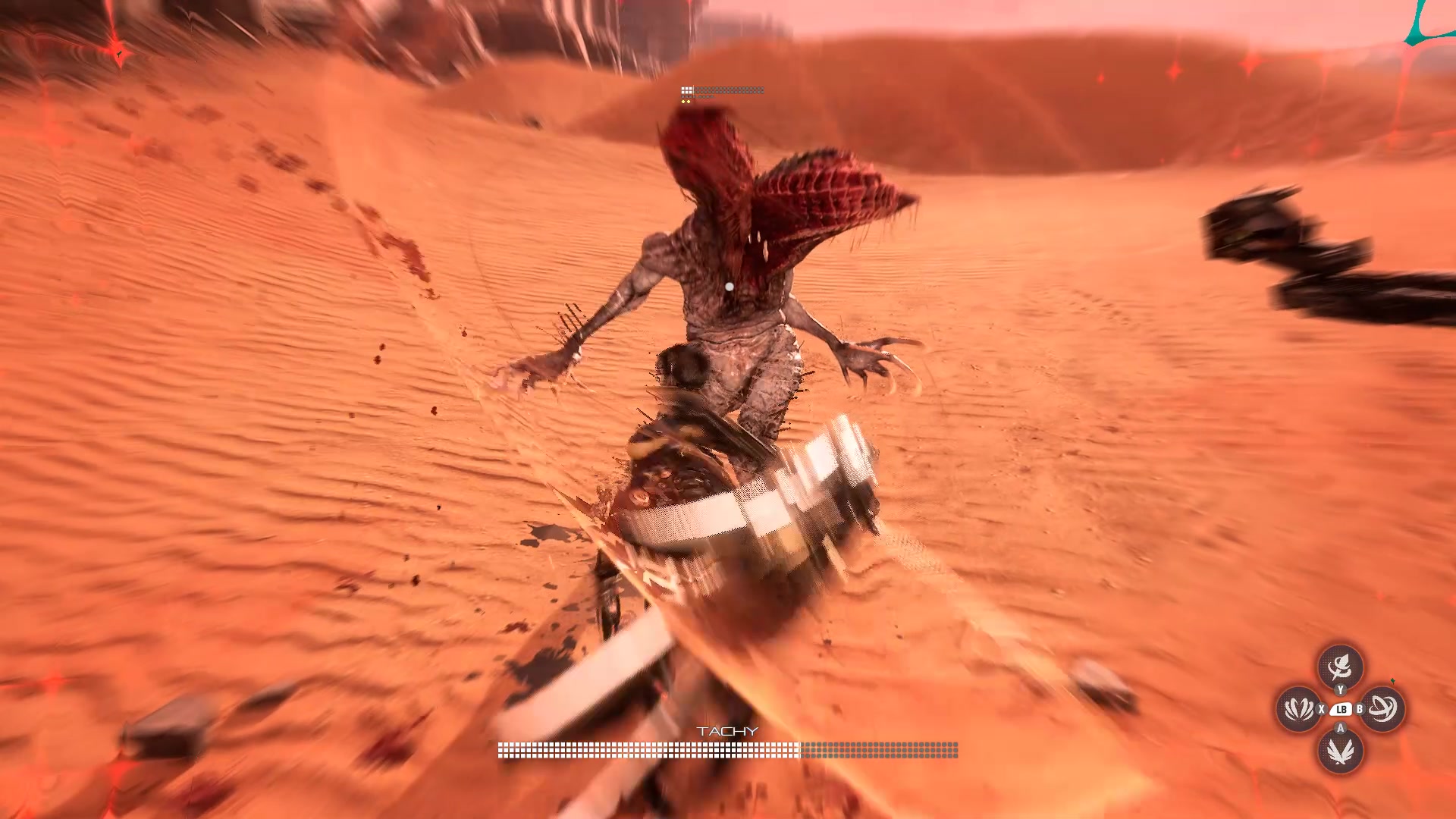The width and height of the screenshot is (1456, 819).
Task: Select the lotus-shaped ability mapped to X
Action: [x=1298, y=708]
